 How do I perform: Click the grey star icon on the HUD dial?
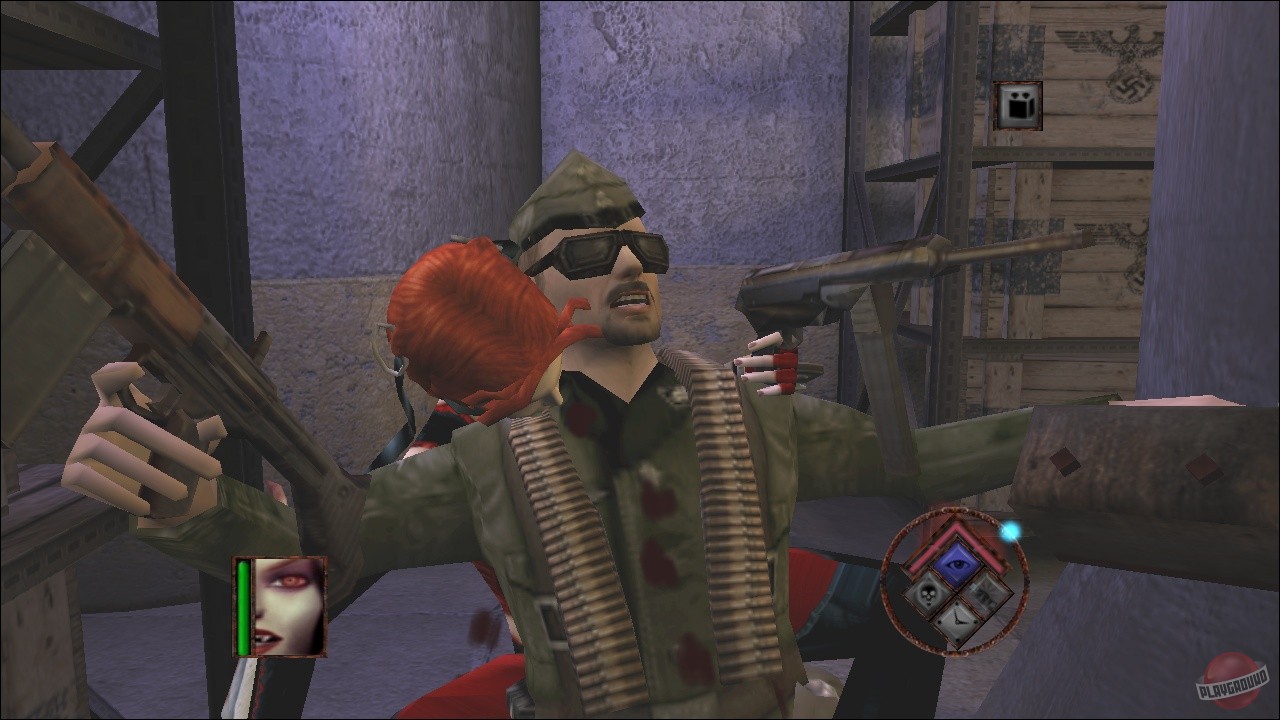tap(986, 595)
